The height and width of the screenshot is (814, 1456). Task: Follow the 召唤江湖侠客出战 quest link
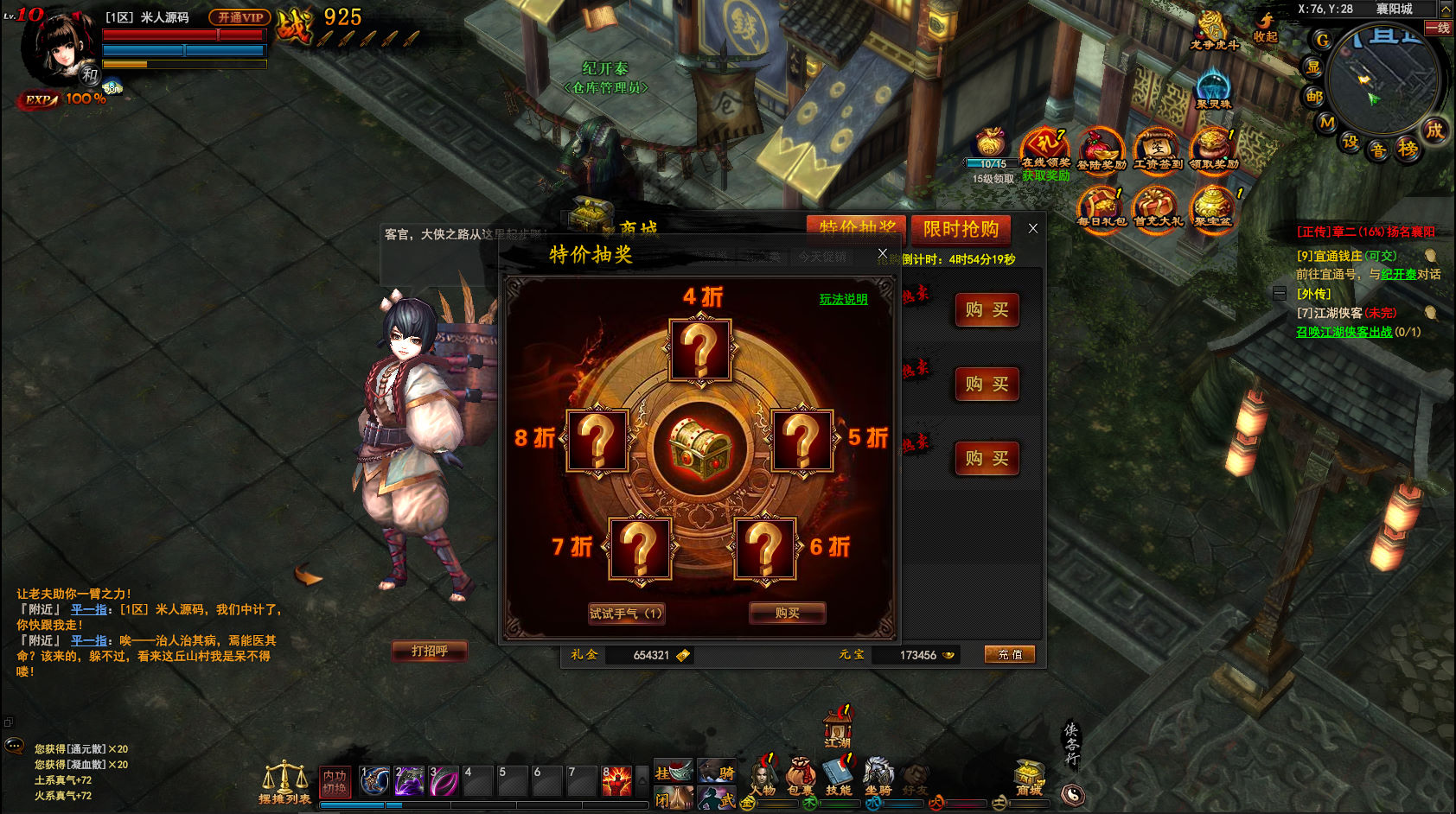click(1344, 332)
